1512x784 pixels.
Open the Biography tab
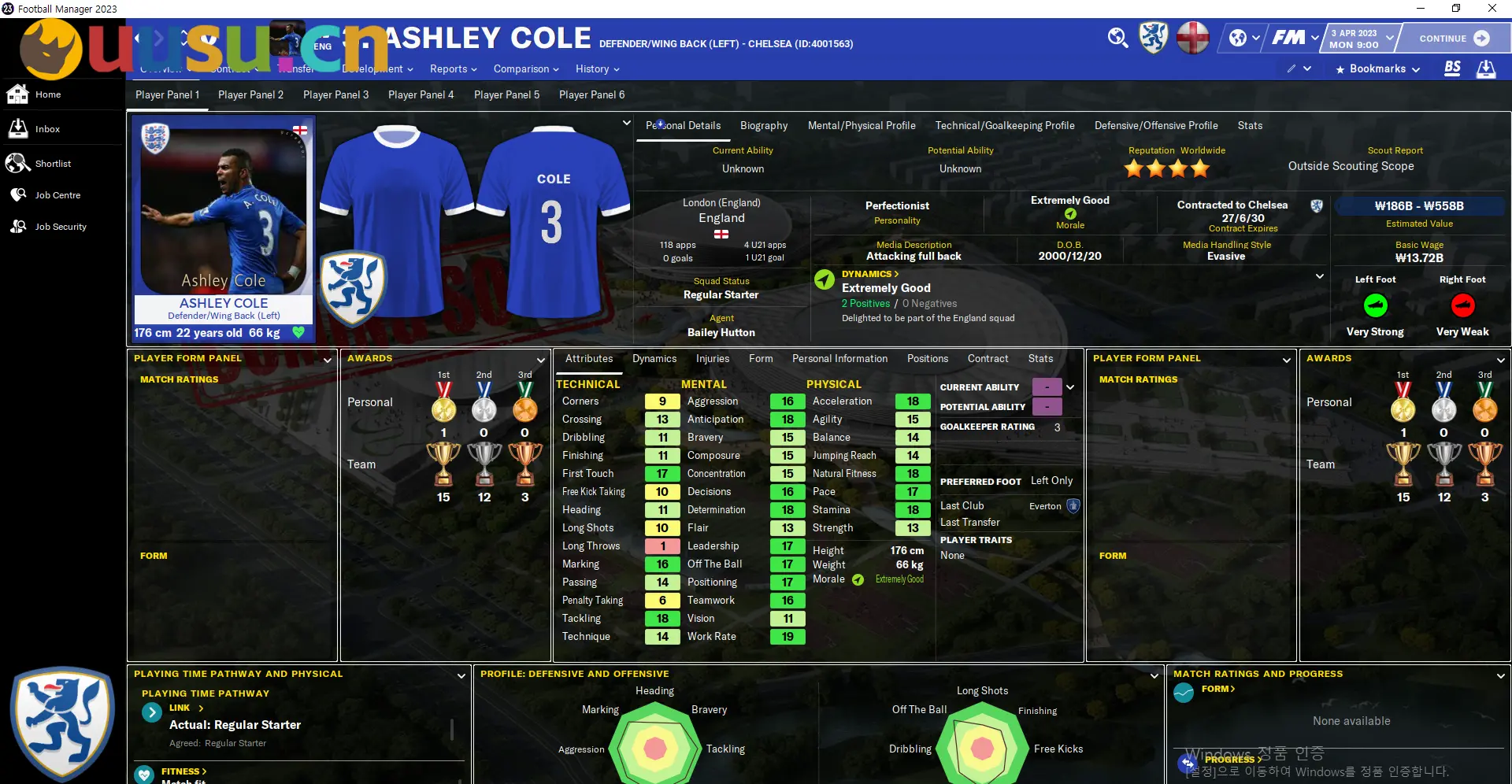(x=763, y=125)
